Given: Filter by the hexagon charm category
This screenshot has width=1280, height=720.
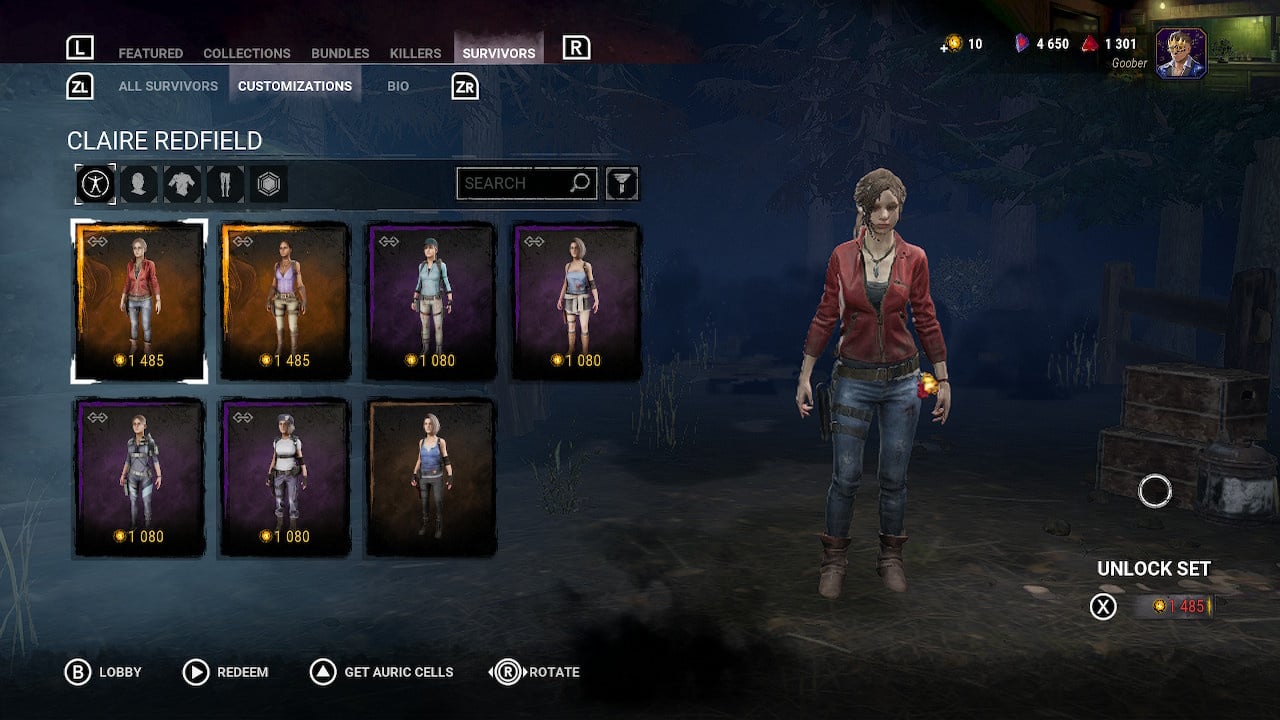Looking at the screenshot, I should pyautogui.click(x=268, y=184).
